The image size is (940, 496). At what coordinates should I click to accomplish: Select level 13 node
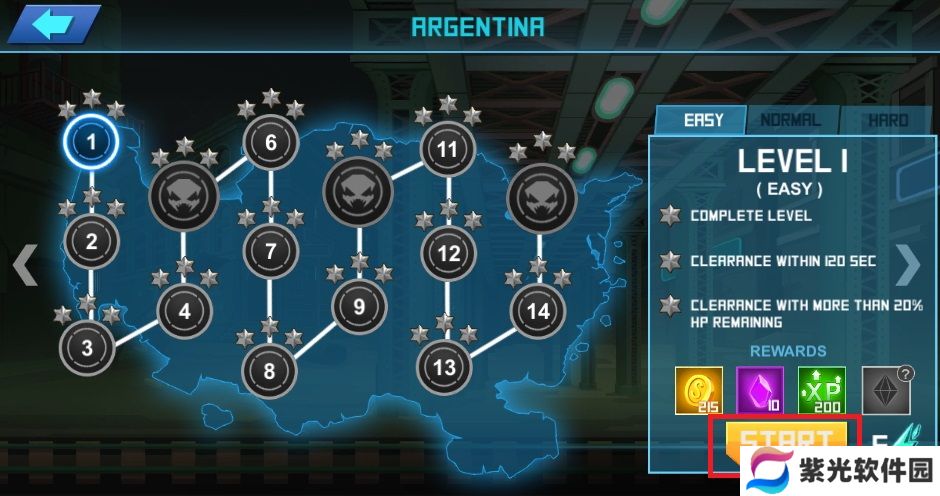click(x=444, y=367)
